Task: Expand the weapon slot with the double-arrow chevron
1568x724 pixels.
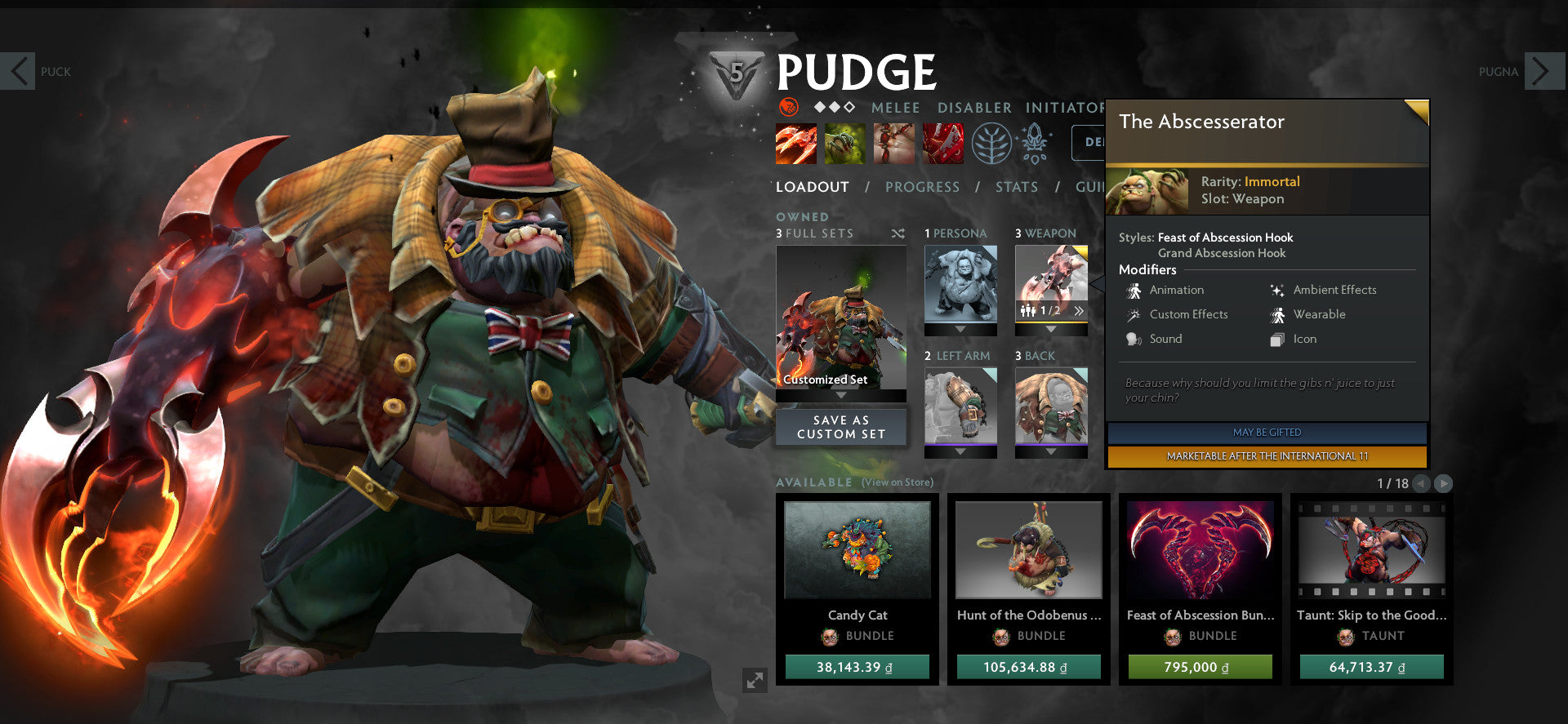Action: click(x=1080, y=310)
